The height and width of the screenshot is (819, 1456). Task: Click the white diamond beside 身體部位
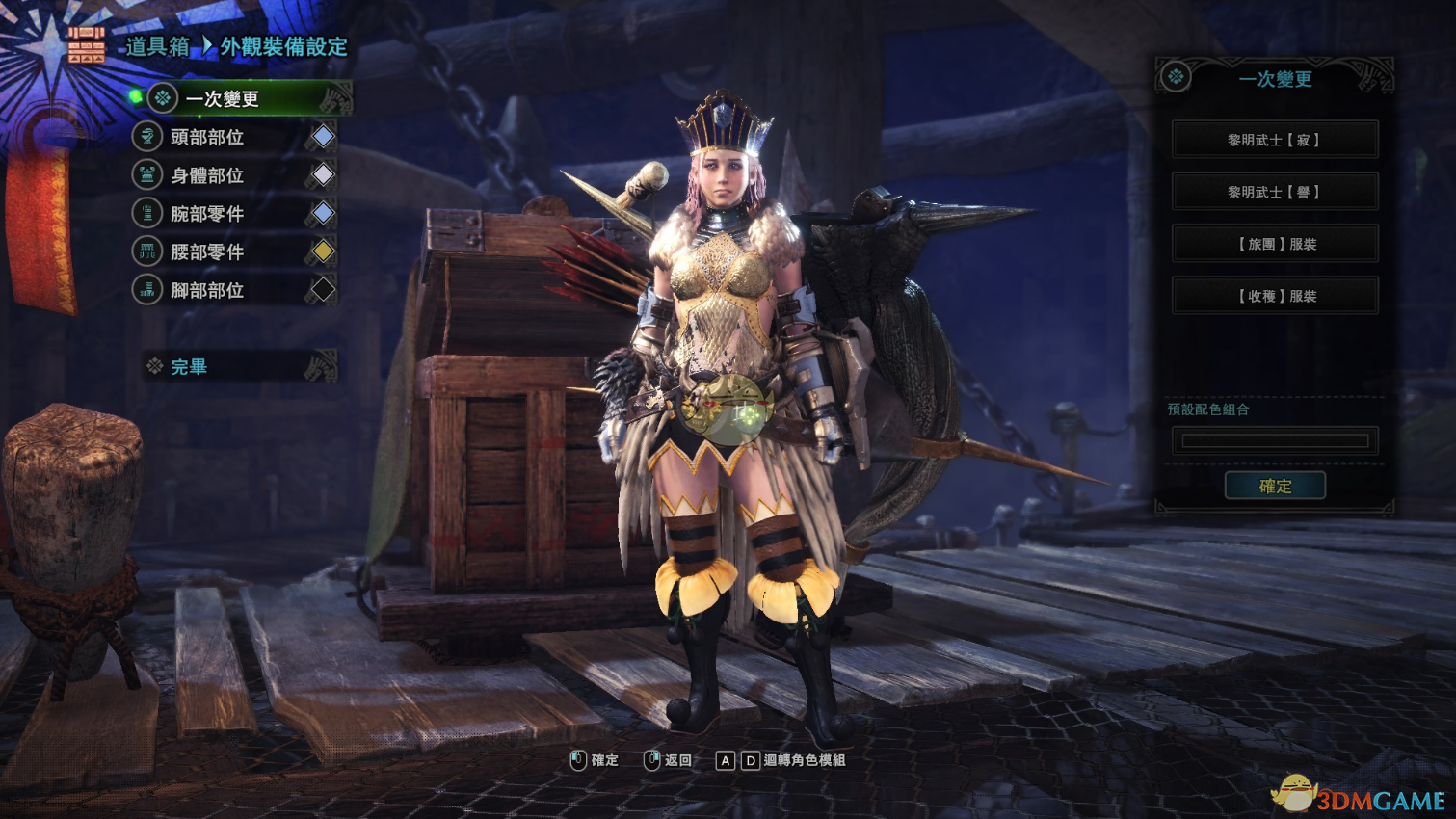click(x=323, y=175)
